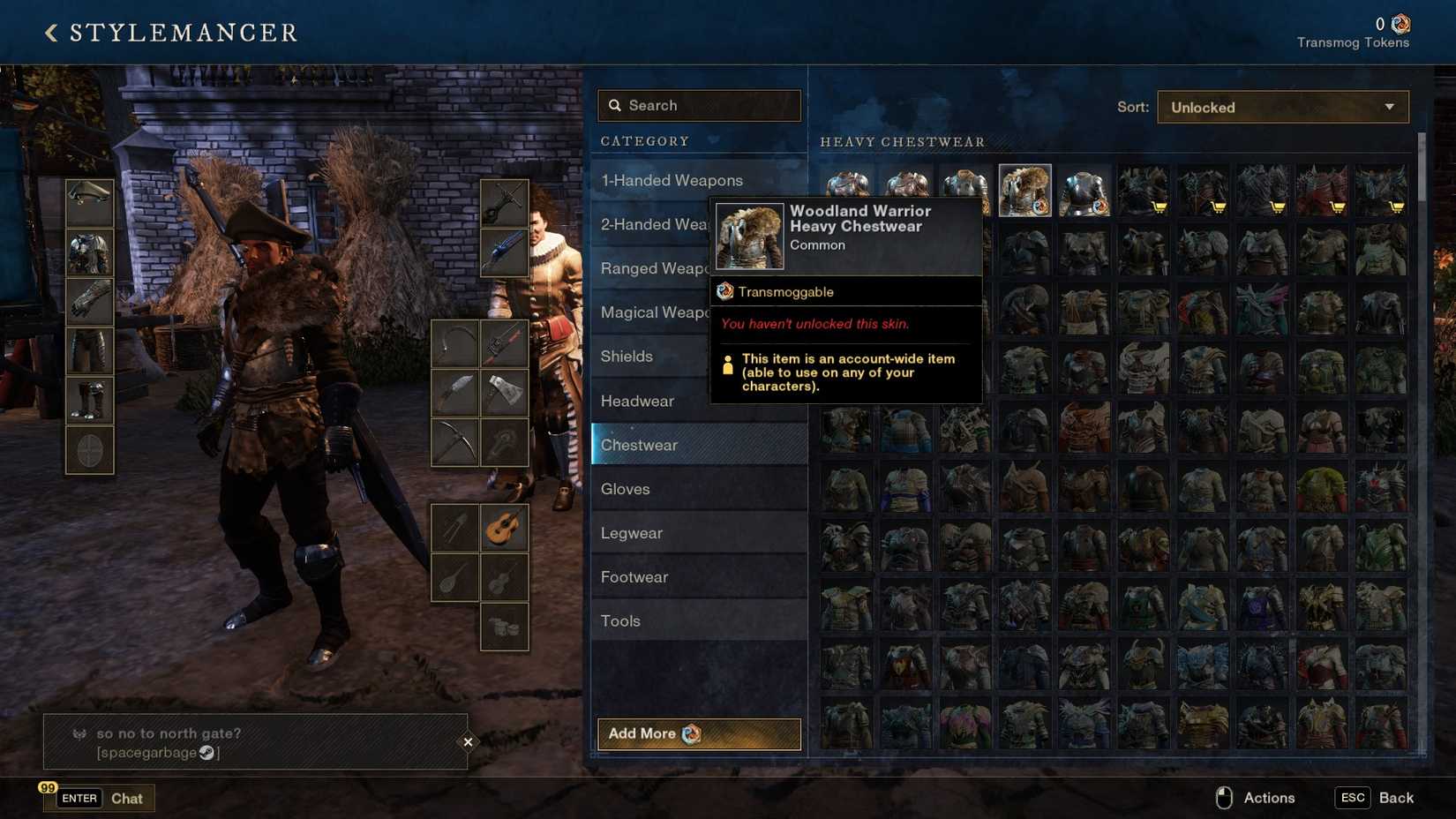Toggle the Transmoggable indicator on the tooltip
Screen dimensions: 1456x819
[x=784, y=291]
